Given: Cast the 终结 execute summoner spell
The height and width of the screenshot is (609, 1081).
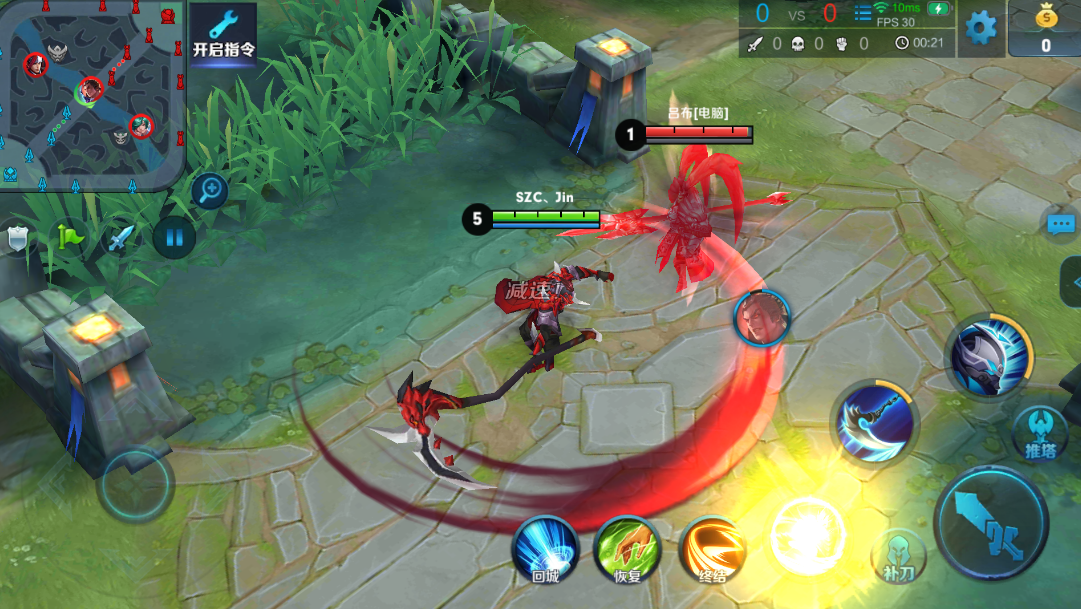Looking at the screenshot, I should click(x=712, y=549).
